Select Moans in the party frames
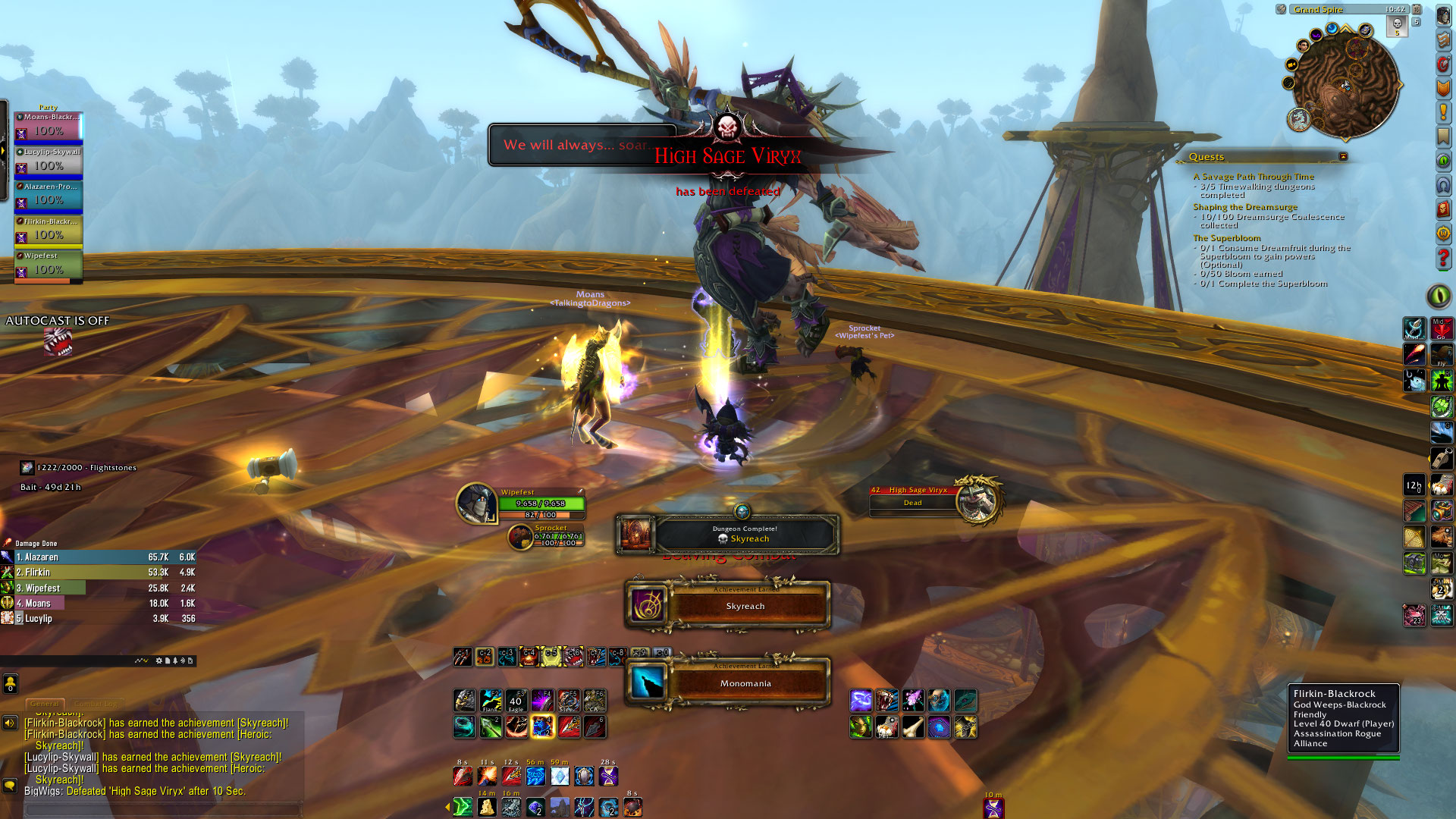This screenshot has height=819, width=1456. click(49, 127)
